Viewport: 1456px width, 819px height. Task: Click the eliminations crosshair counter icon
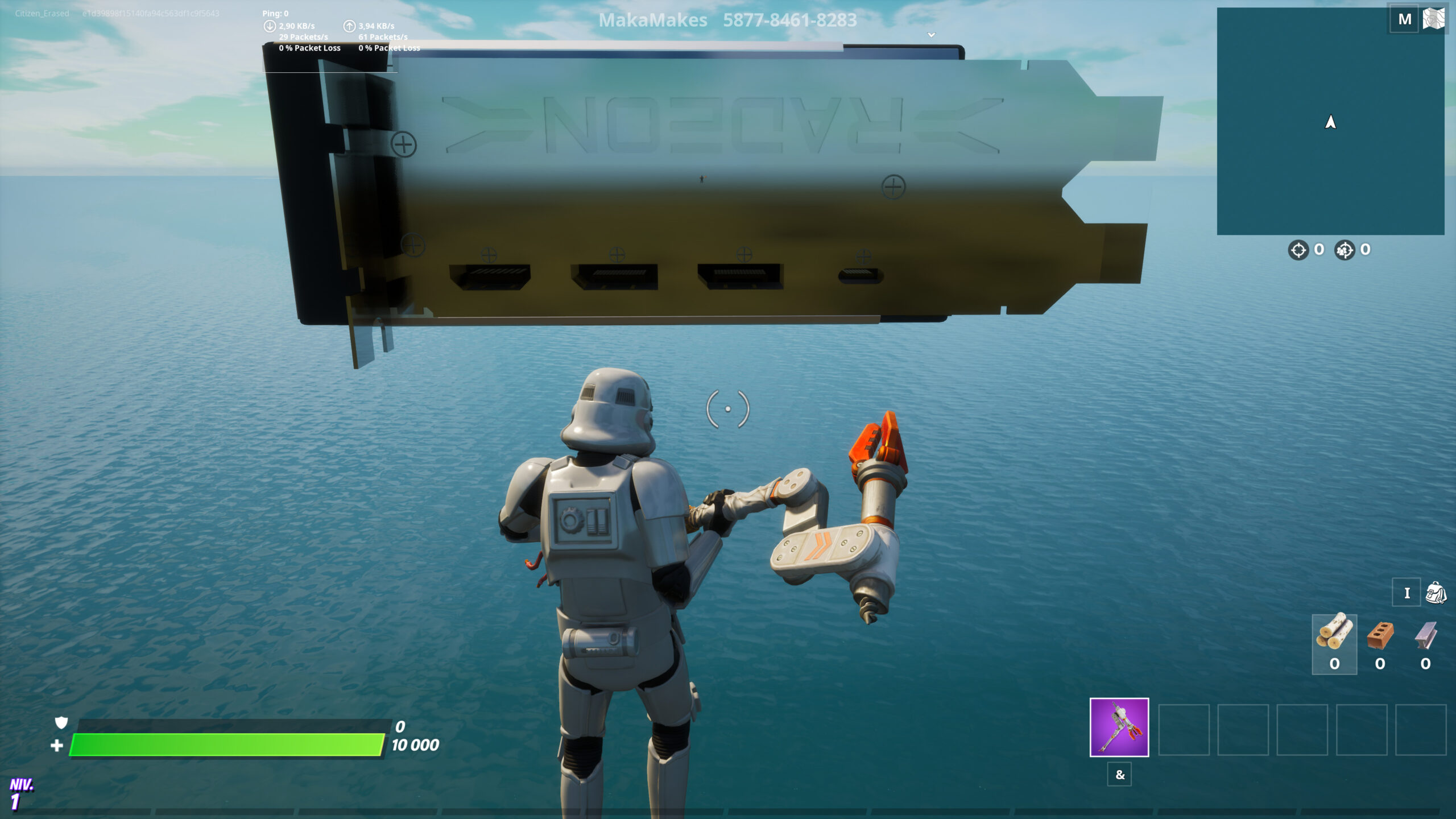coord(1298,249)
